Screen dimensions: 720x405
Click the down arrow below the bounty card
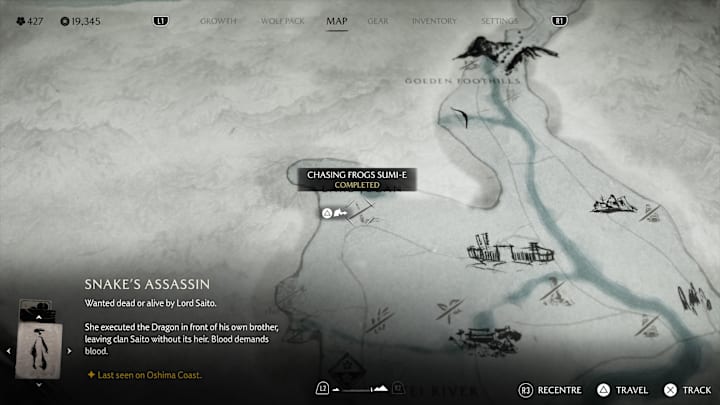pos(38,383)
